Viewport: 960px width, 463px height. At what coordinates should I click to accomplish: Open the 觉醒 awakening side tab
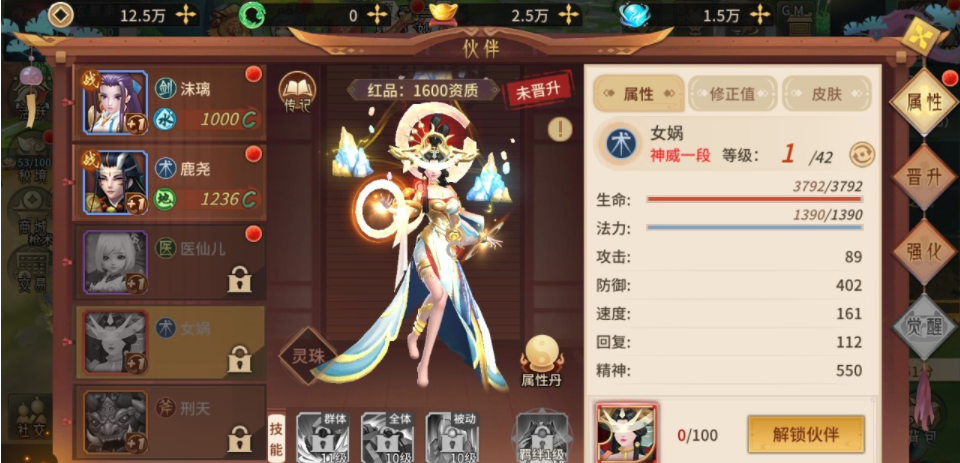(925, 327)
